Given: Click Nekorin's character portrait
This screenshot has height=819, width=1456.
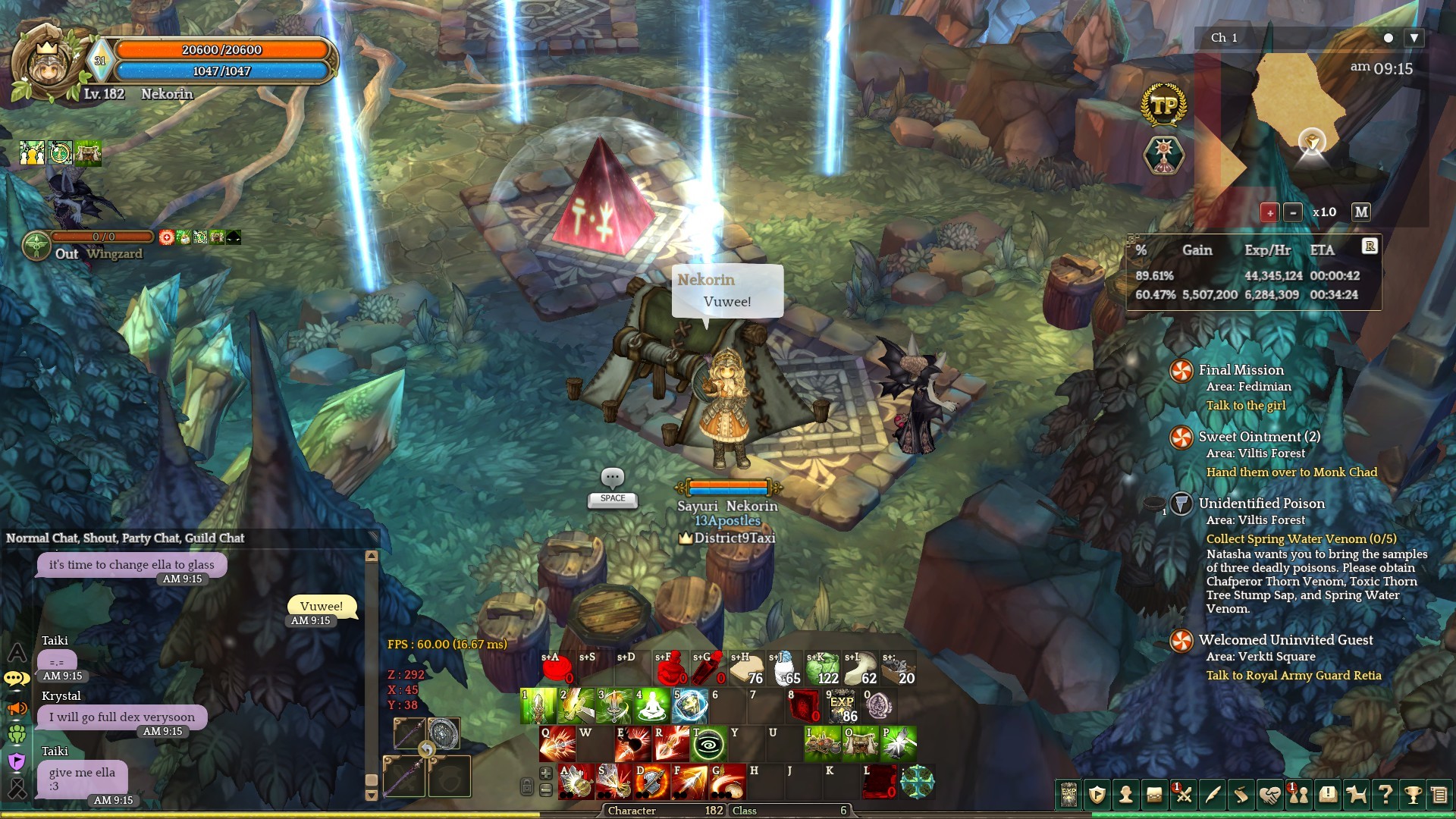Looking at the screenshot, I should tap(47, 64).
